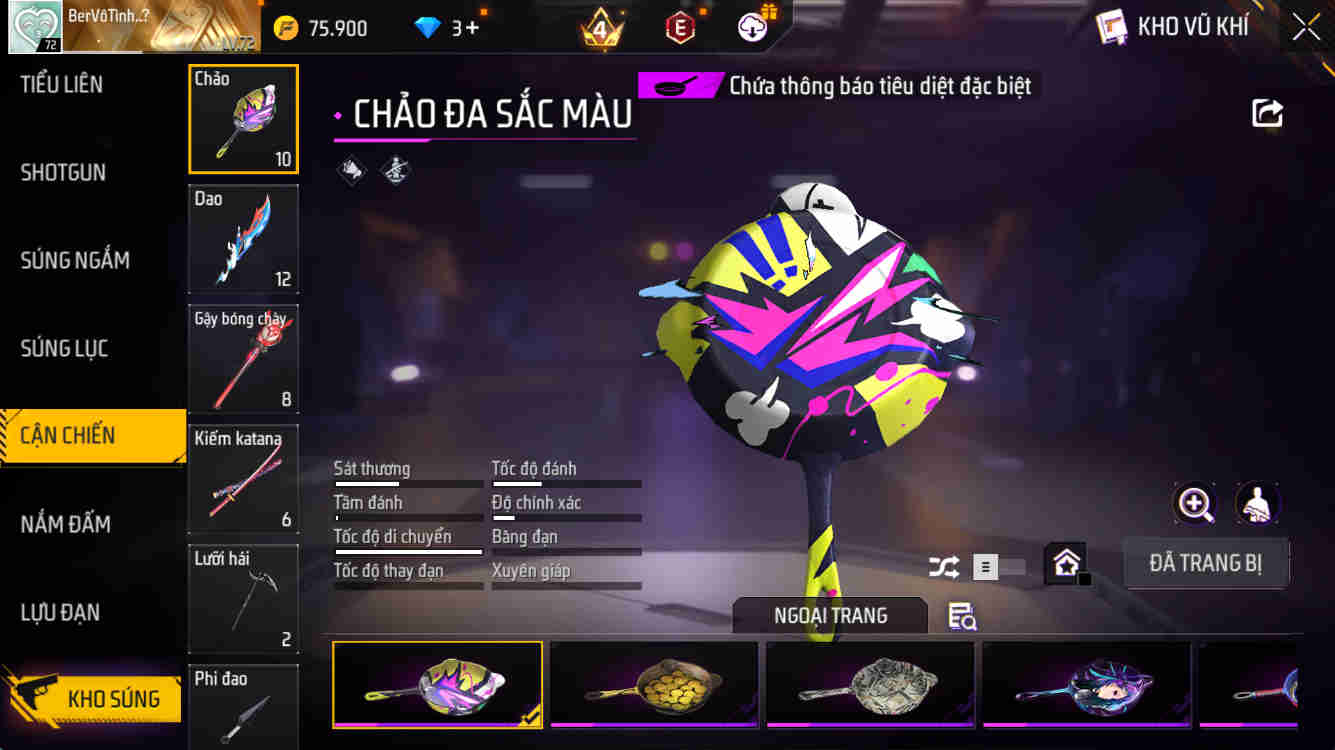This screenshot has height=750, width=1335.
Task: Select the golden coins pan skin thumbnail
Action: tap(653, 684)
